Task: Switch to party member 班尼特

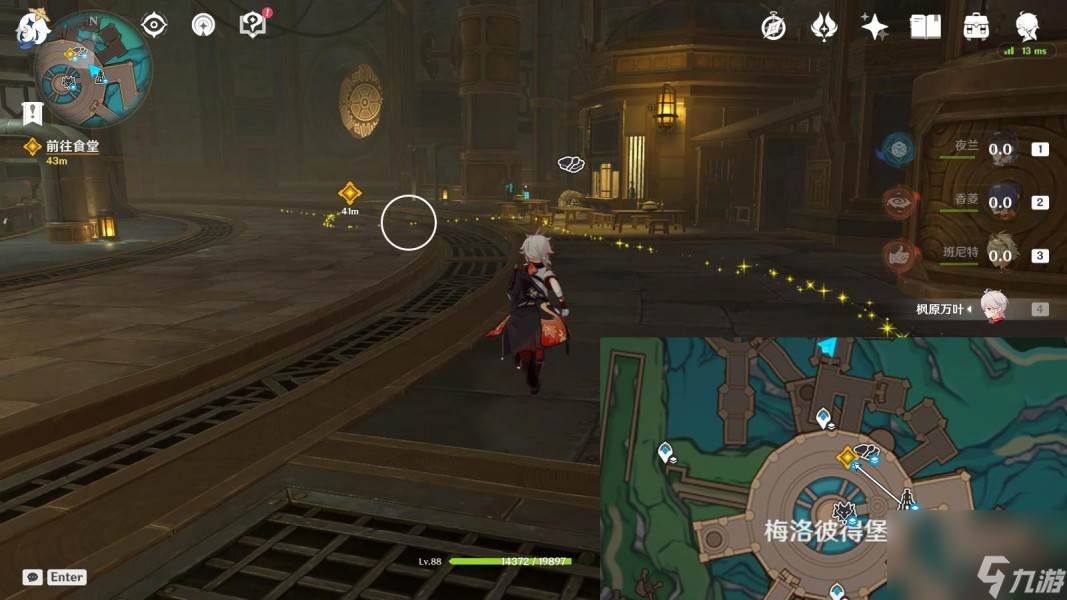Action: [1001, 255]
